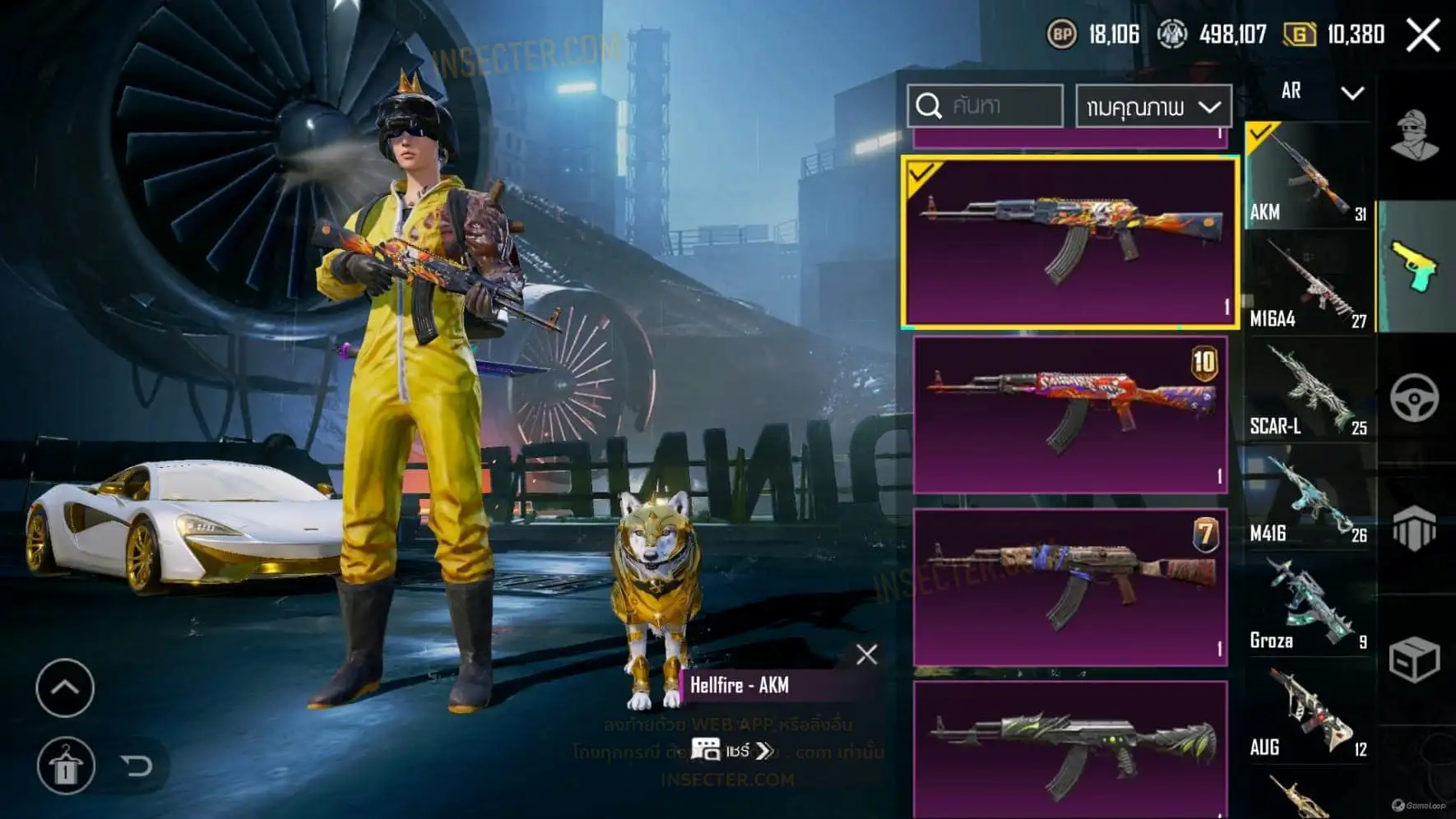
Task: Expand the AR weapon category dropdown
Action: [x=1321, y=91]
